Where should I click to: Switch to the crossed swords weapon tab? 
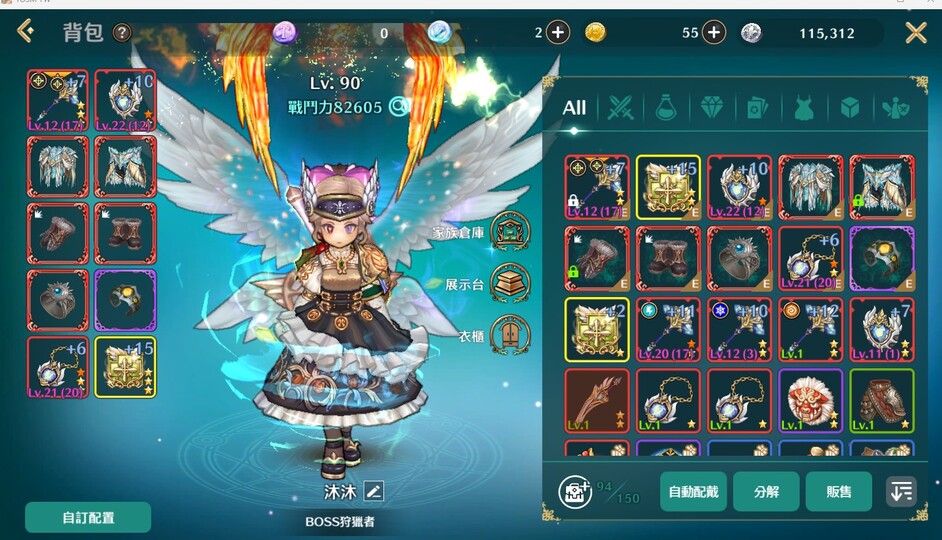click(x=621, y=107)
